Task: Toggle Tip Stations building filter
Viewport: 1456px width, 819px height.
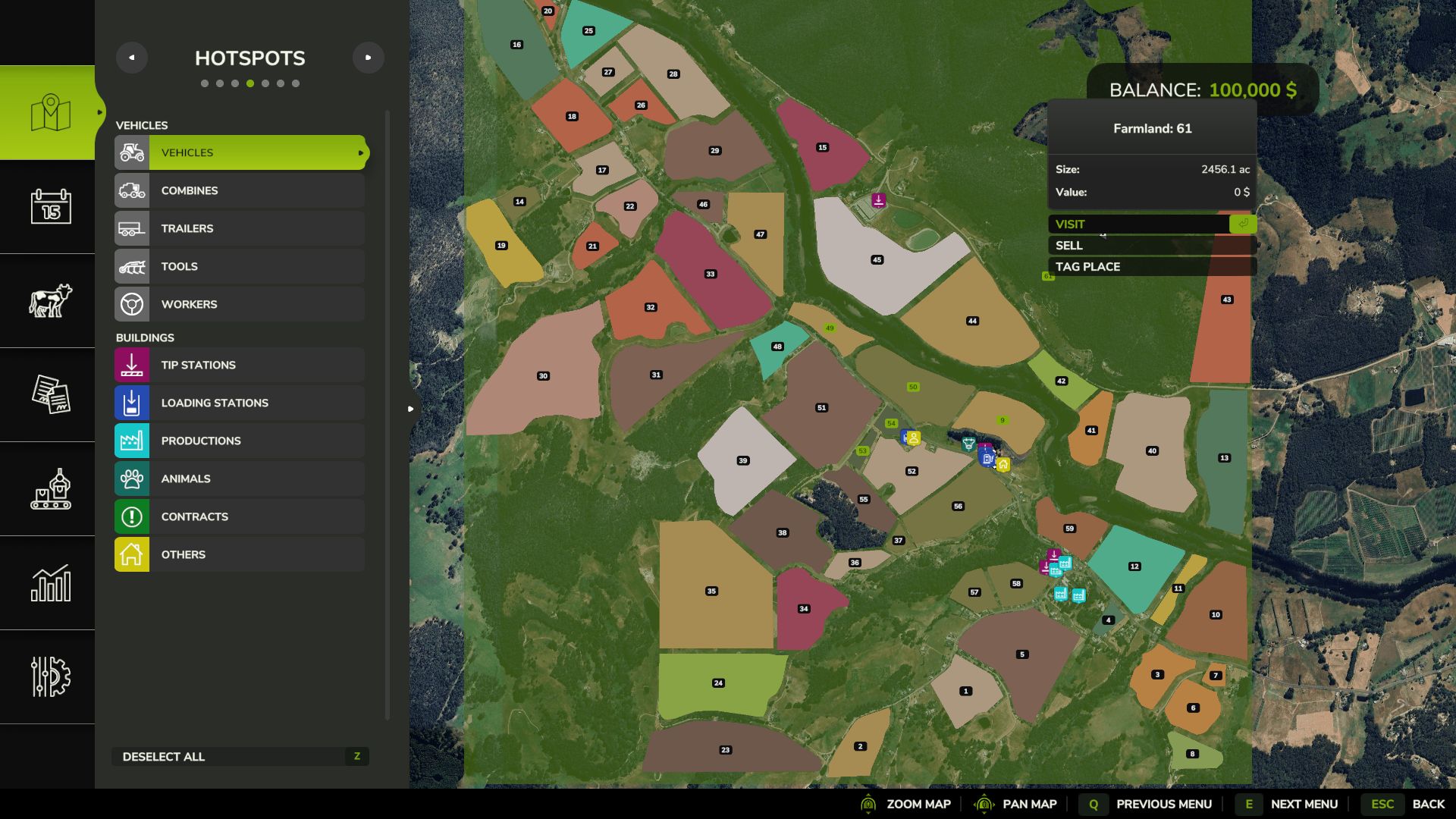Action: point(240,365)
